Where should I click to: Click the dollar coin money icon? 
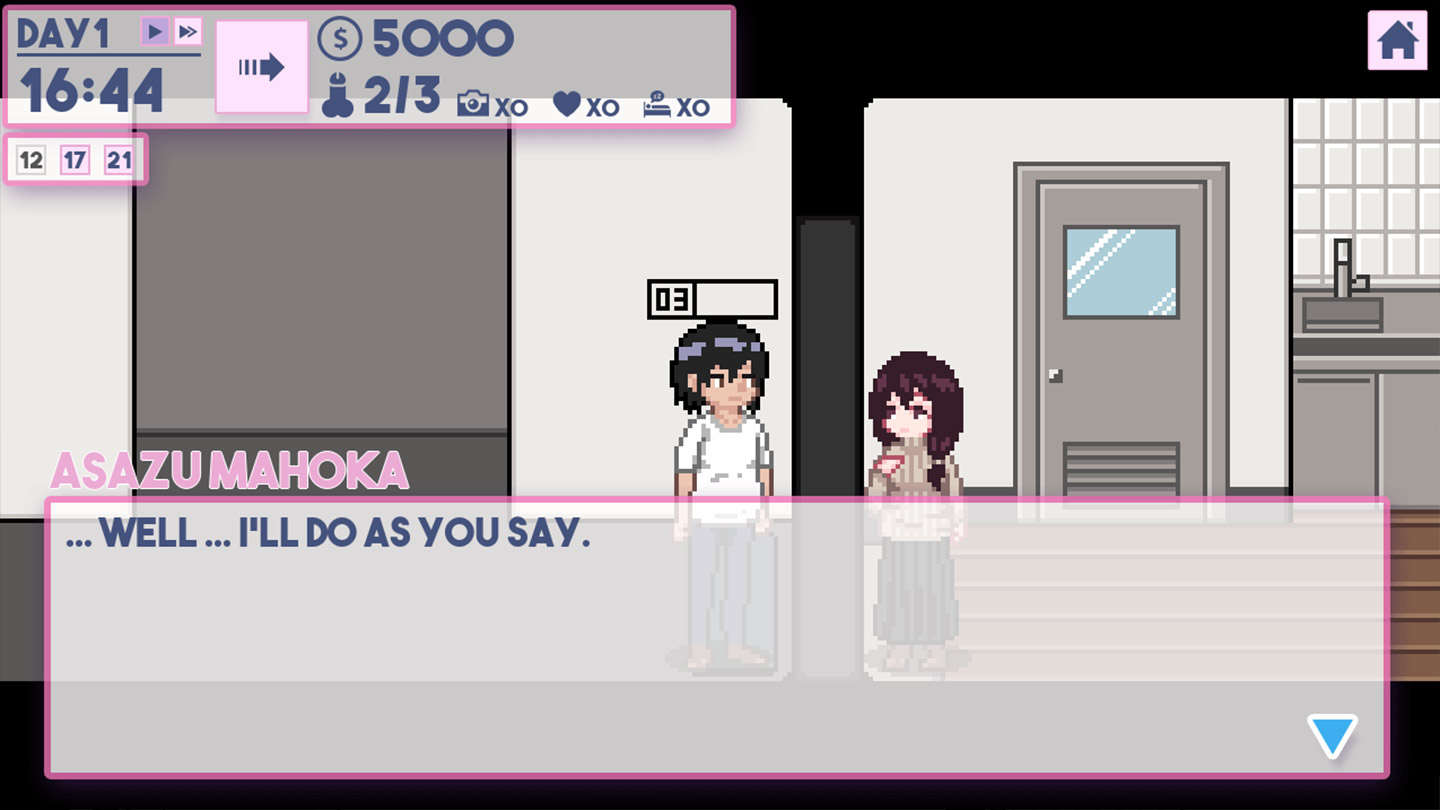[341, 39]
